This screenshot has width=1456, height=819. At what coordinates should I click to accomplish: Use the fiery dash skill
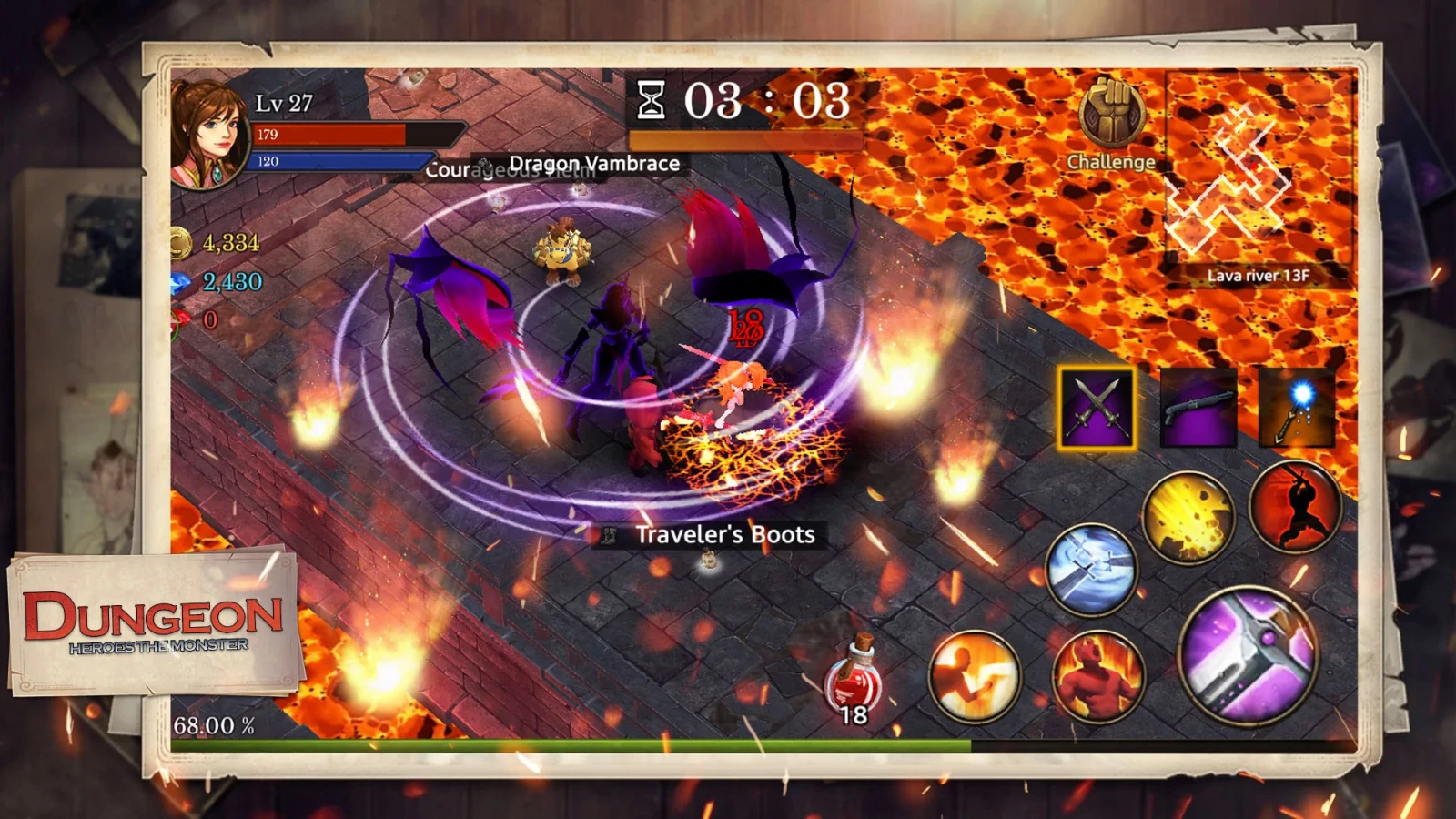click(x=975, y=676)
